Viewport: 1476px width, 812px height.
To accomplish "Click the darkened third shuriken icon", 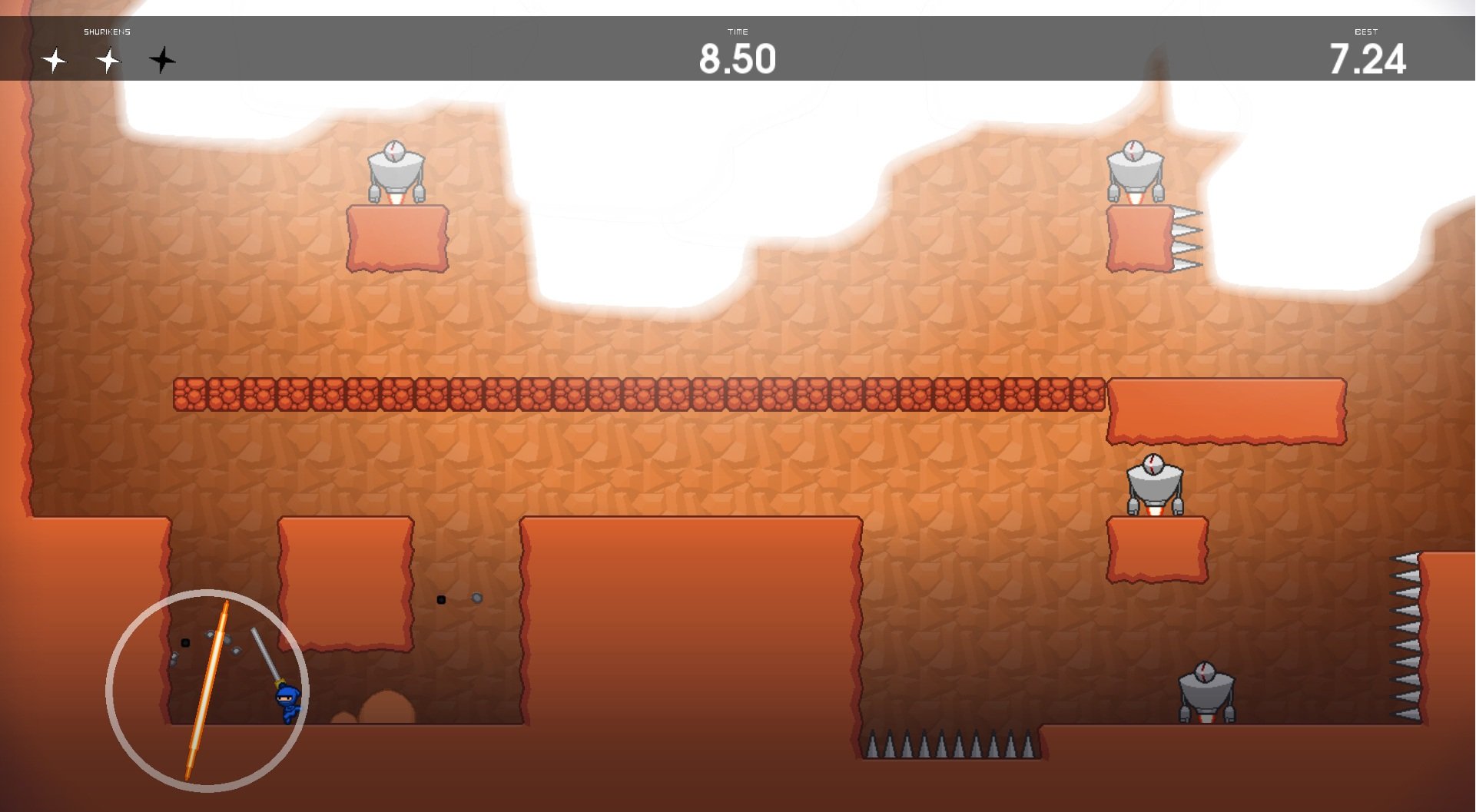I will tap(161, 60).
